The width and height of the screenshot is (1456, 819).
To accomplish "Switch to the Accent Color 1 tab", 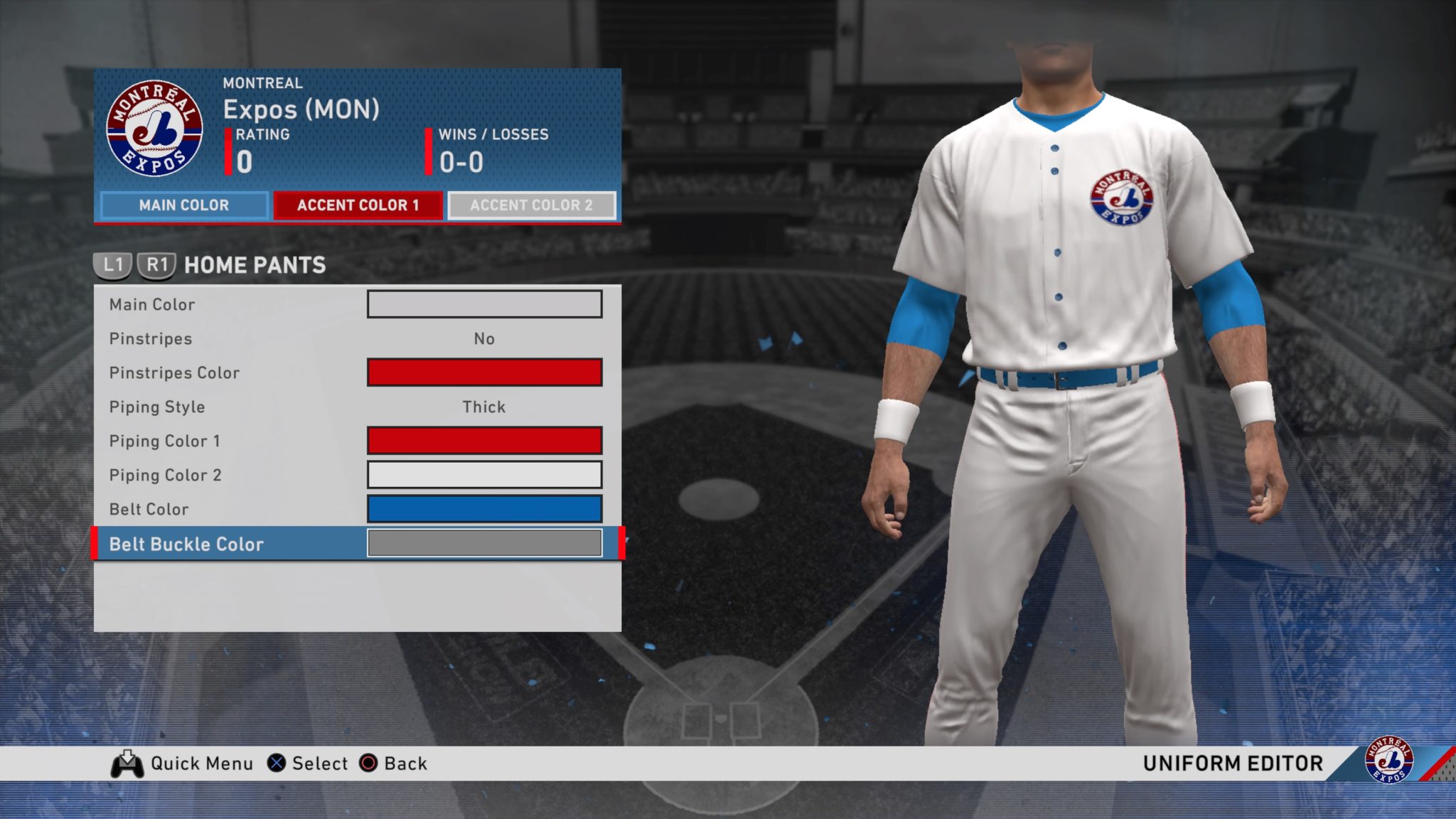I will [358, 205].
